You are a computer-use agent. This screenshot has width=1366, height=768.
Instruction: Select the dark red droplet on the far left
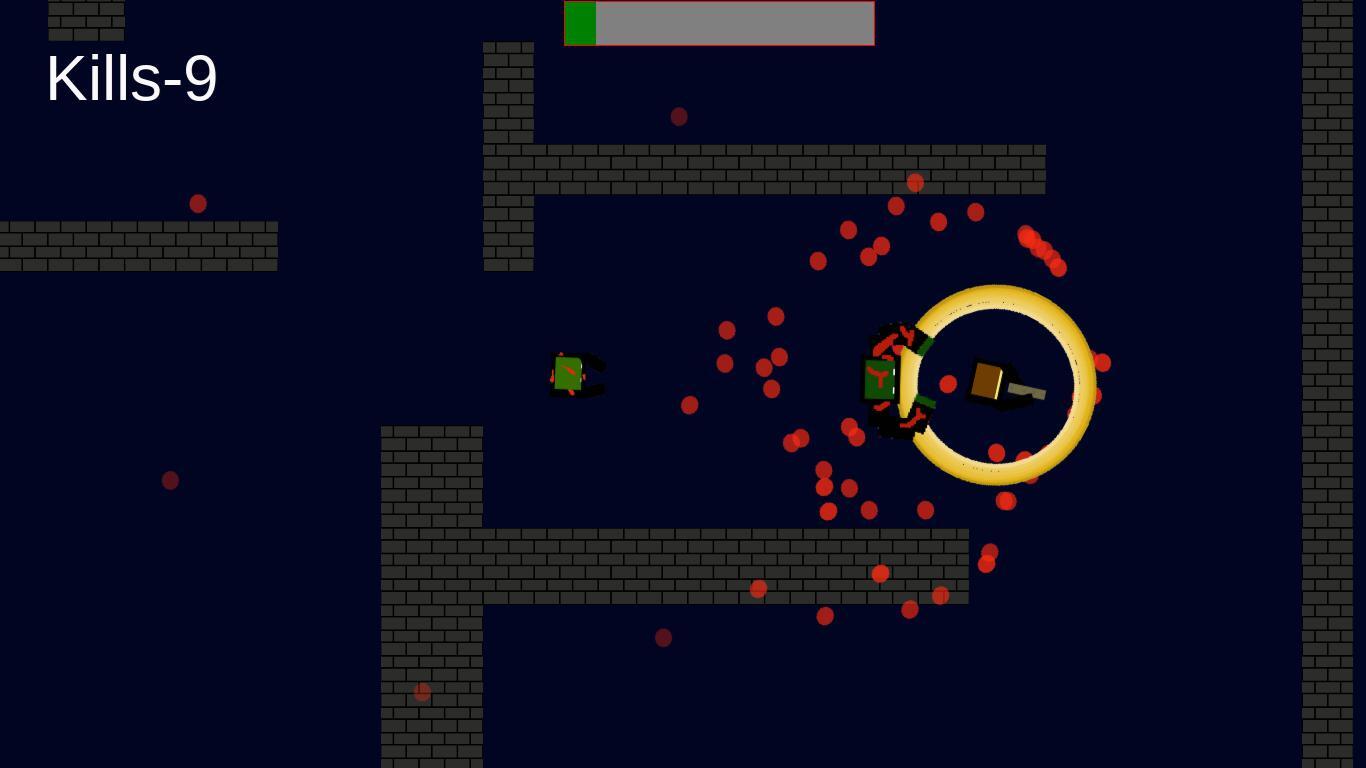169,479
